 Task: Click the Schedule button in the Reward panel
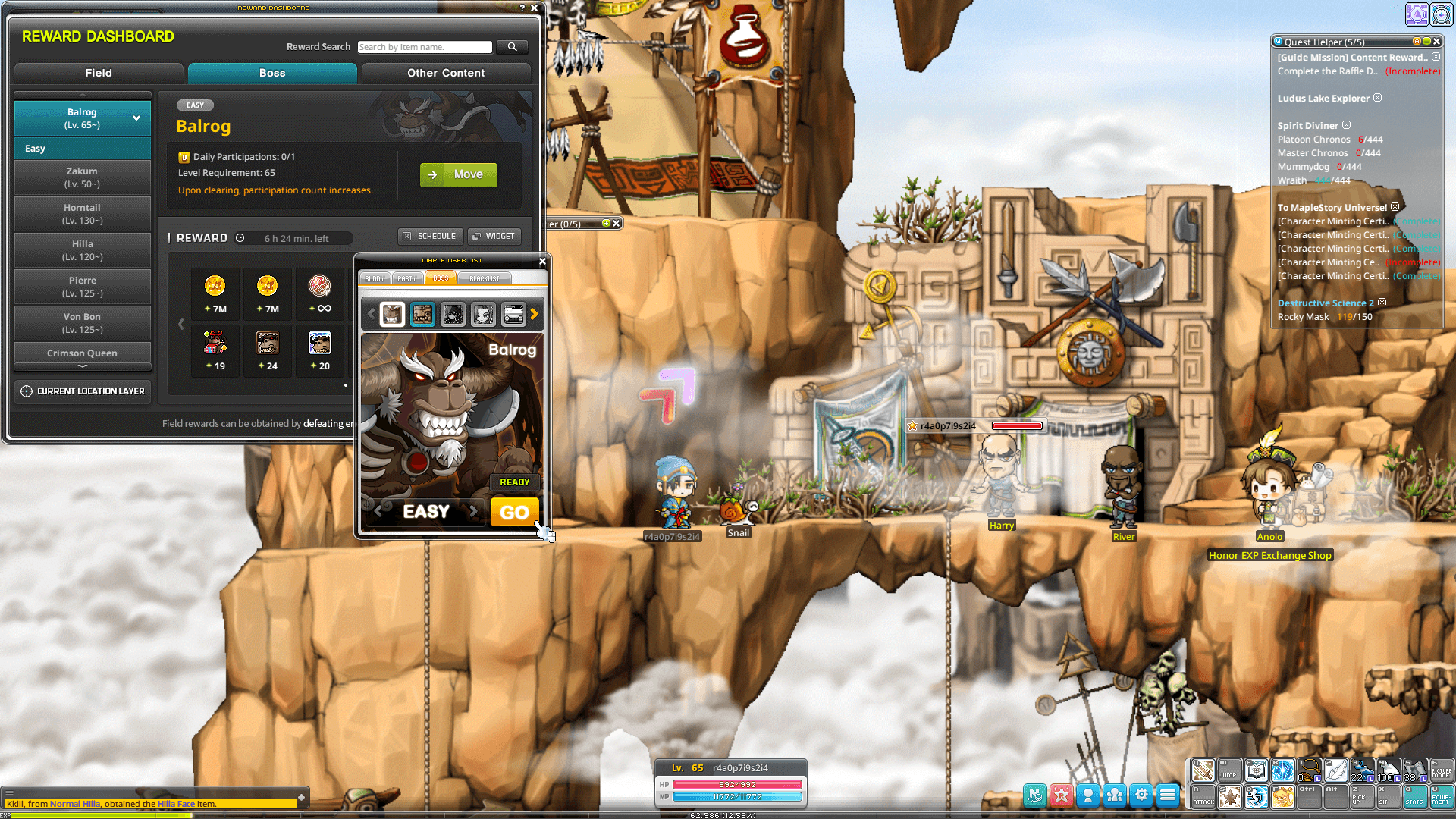coord(430,236)
